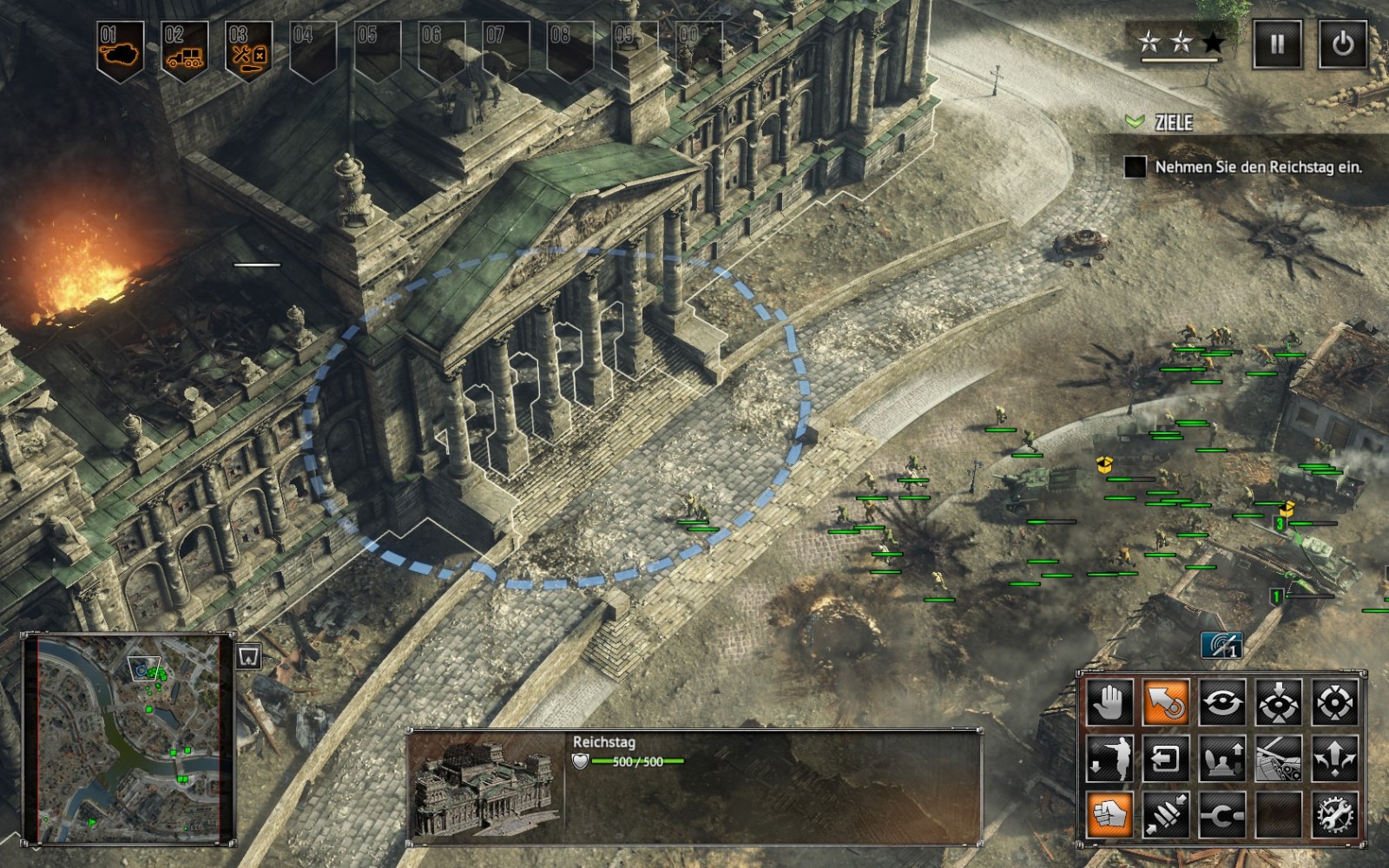Click the minimap to move the camera
Image resolution: width=1389 pixels, height=868 pixels.
click(128, 739)
